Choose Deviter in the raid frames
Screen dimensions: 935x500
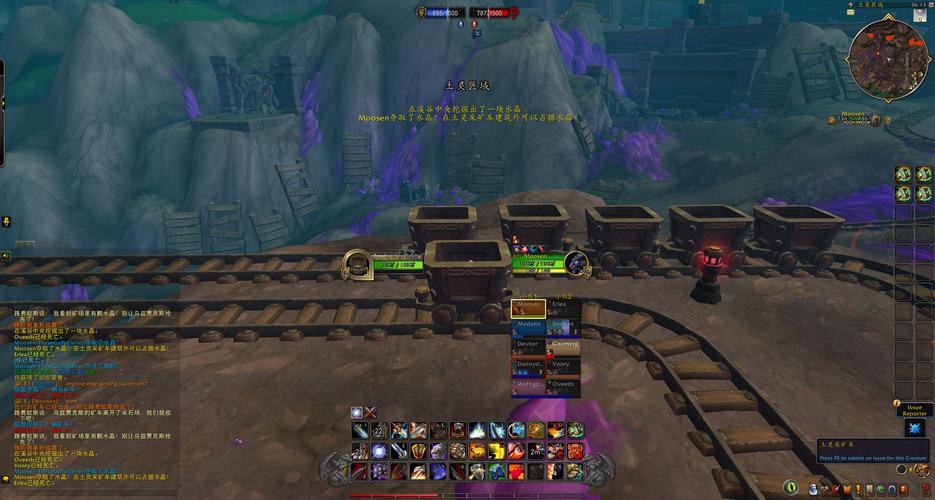[x=528, y=347]
